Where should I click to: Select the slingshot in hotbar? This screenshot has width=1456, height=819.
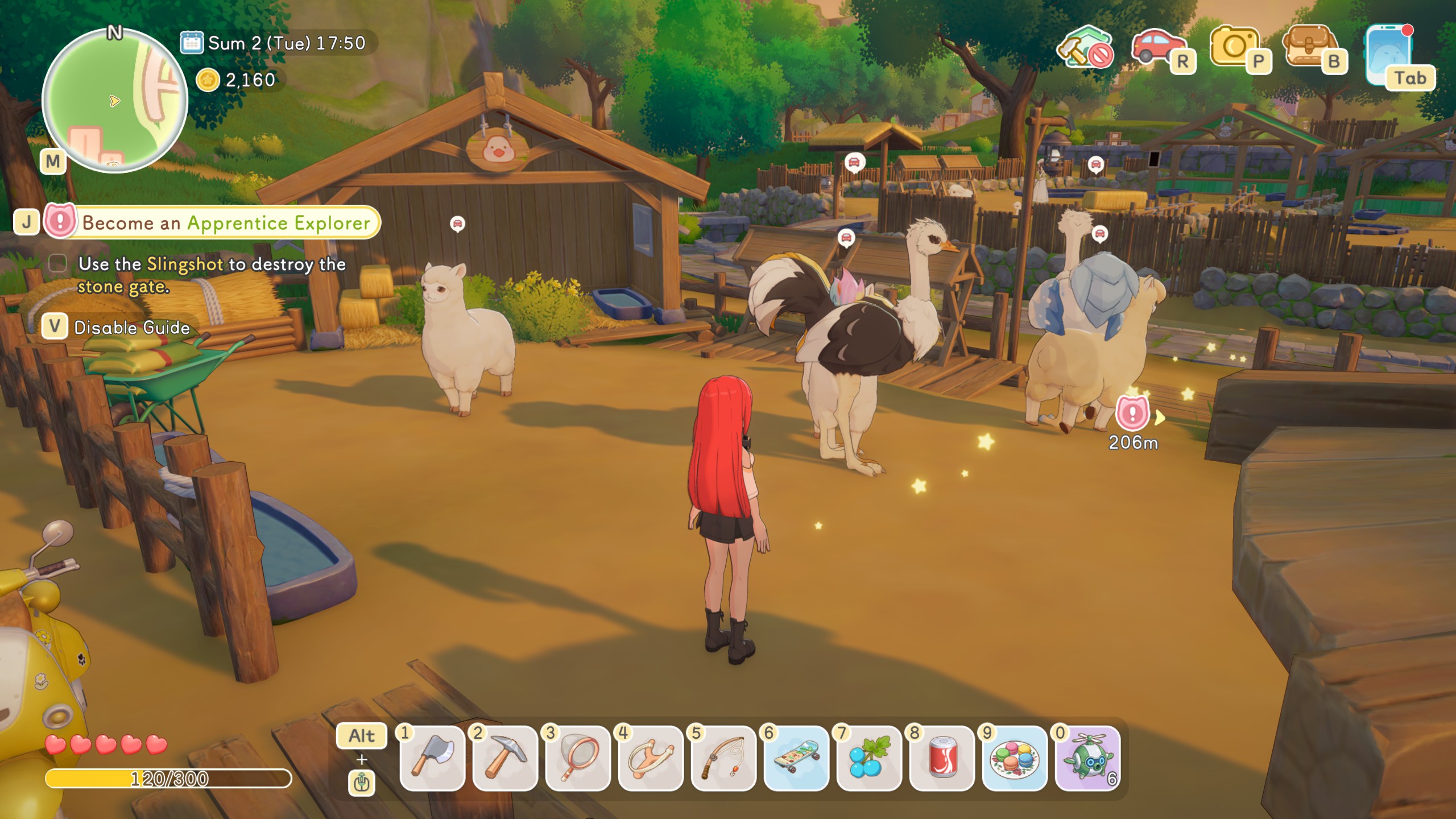tap(651, 758)
